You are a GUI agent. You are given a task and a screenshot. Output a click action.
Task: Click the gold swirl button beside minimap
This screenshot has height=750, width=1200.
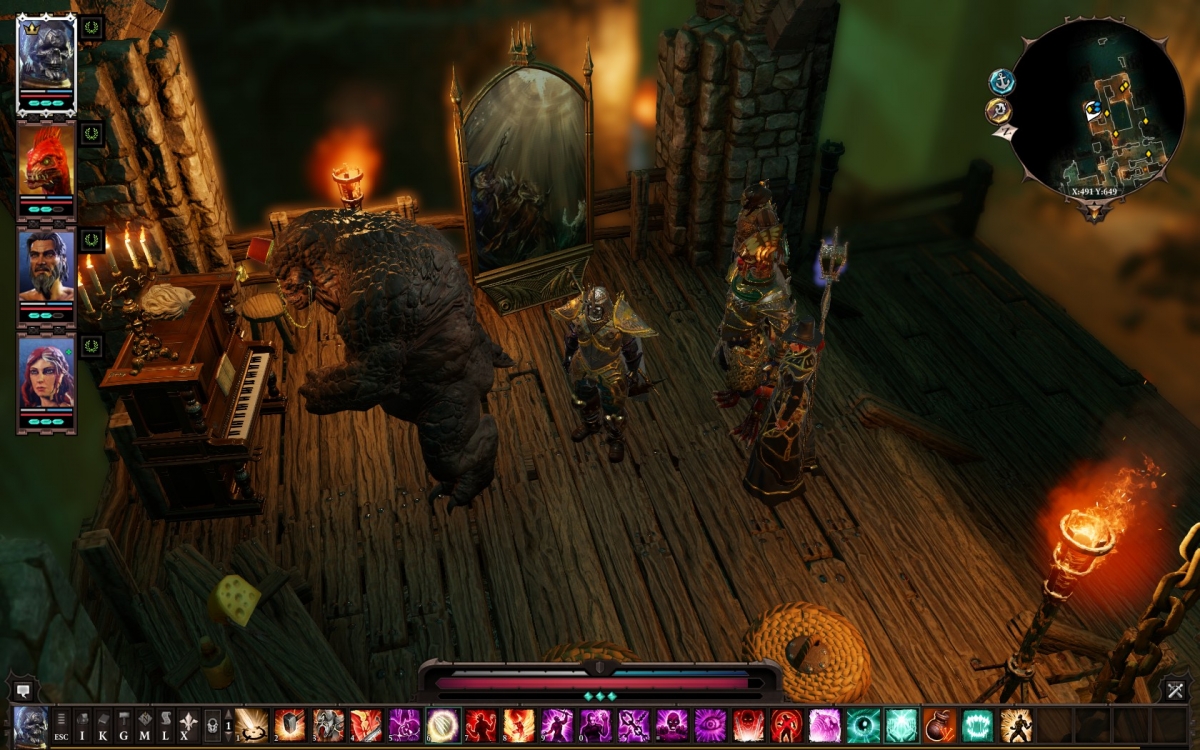click(998, 110)
